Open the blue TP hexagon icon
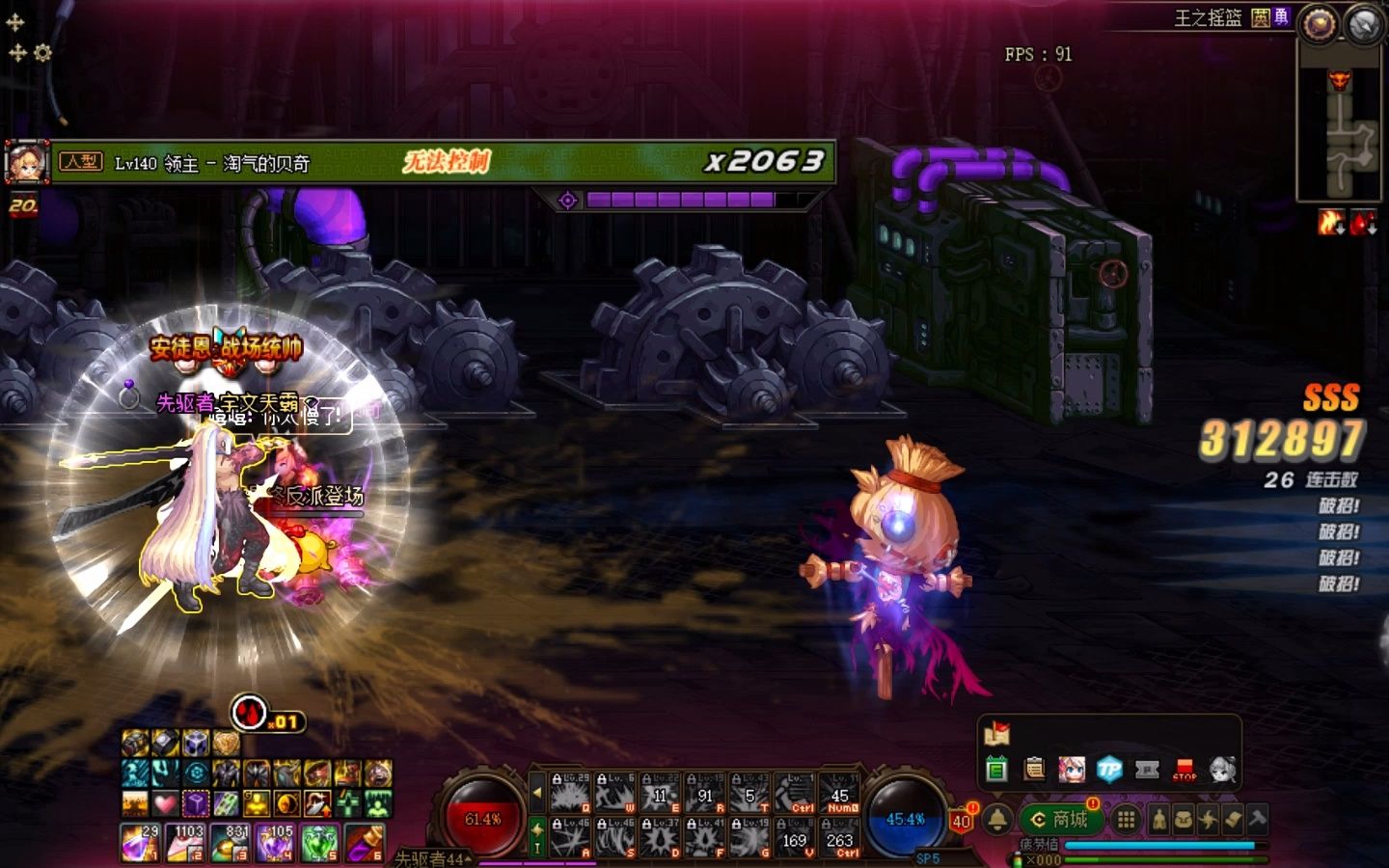 (1109, 770)
